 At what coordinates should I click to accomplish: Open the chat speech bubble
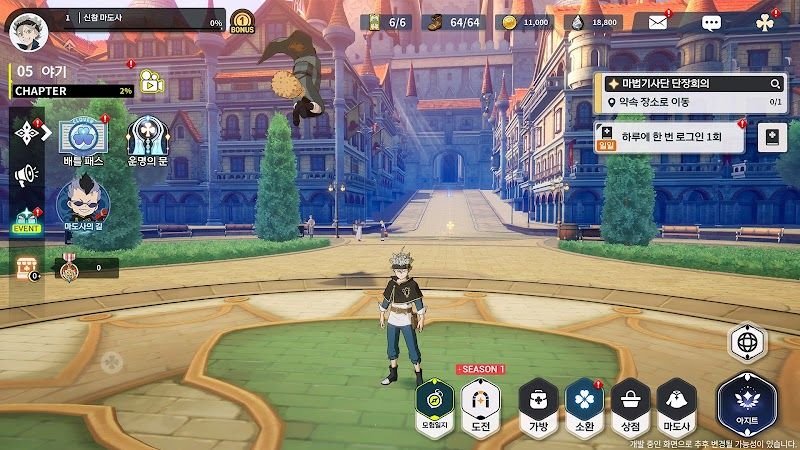pos(711,22)
